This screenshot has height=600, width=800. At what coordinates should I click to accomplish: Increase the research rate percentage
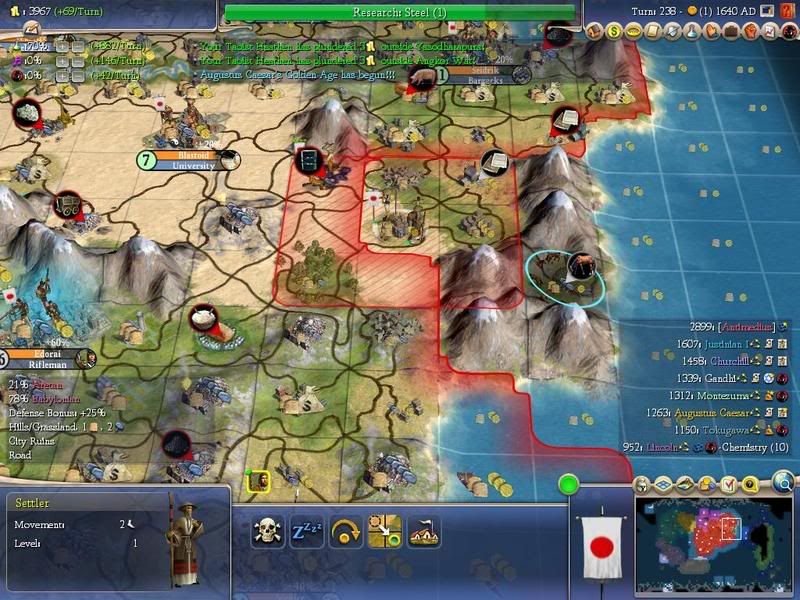pos(62,46)
